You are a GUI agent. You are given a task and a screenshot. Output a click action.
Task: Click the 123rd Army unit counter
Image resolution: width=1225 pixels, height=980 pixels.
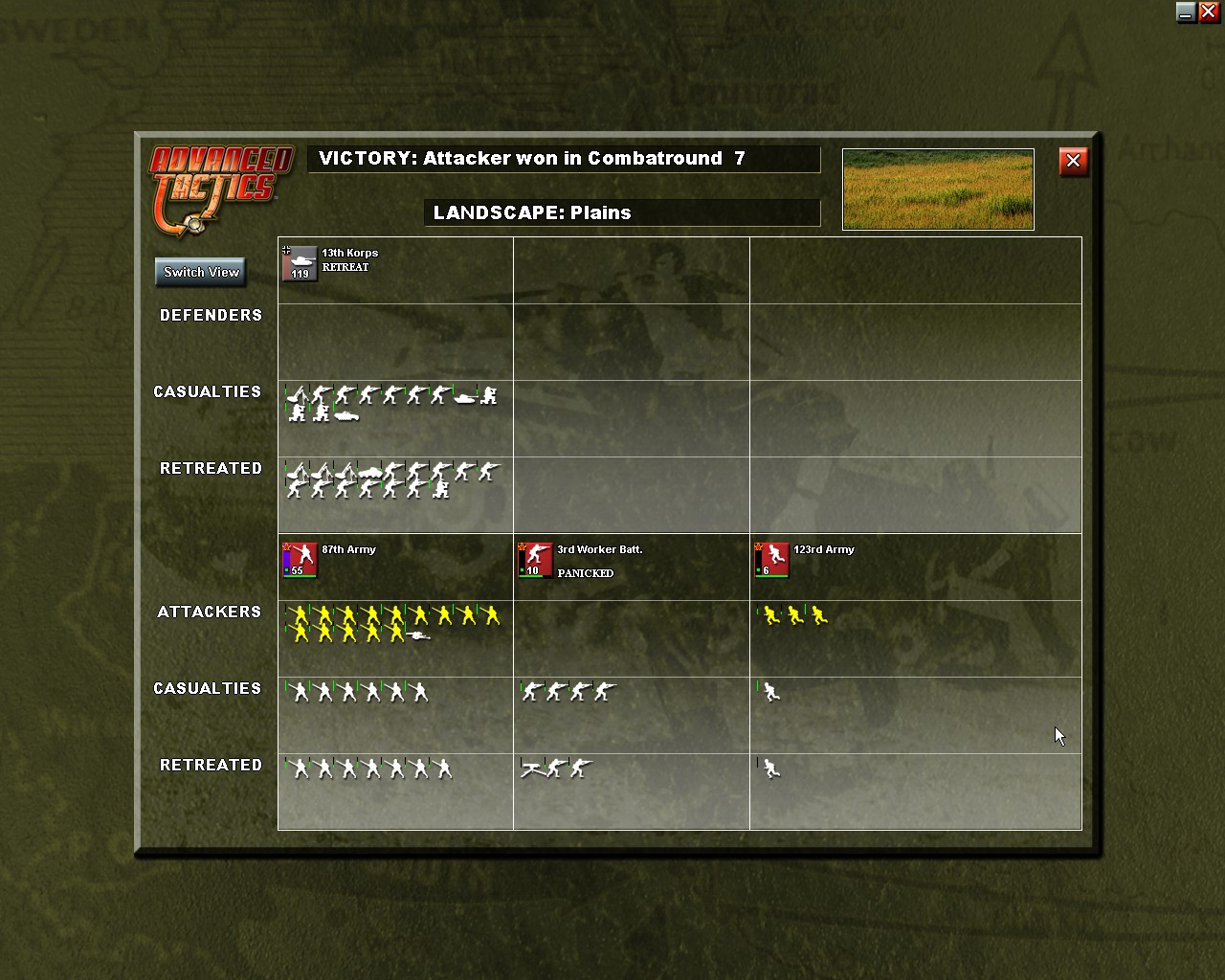click(770, 559)
